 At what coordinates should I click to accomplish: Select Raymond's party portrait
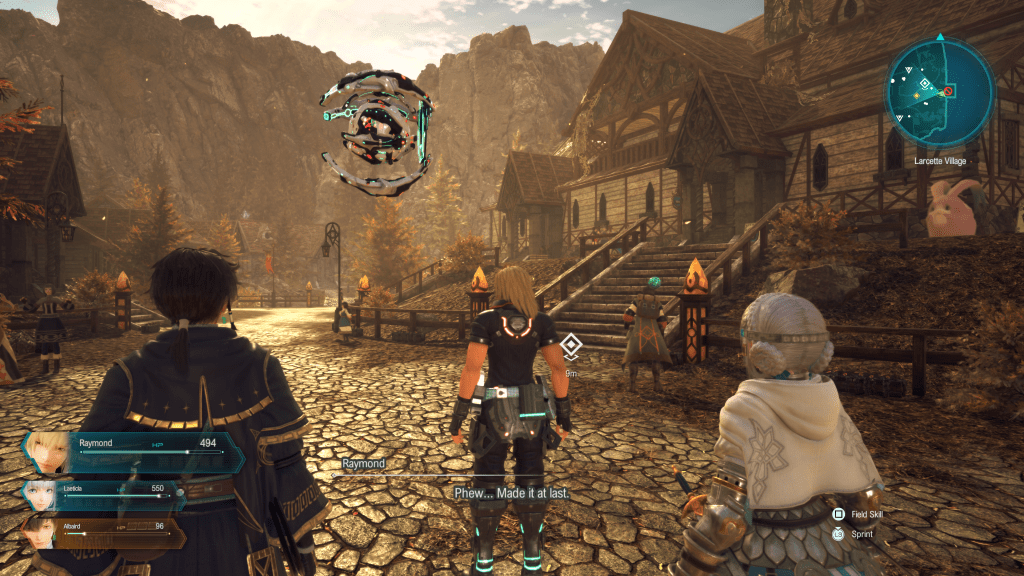(x=47, y=451)
